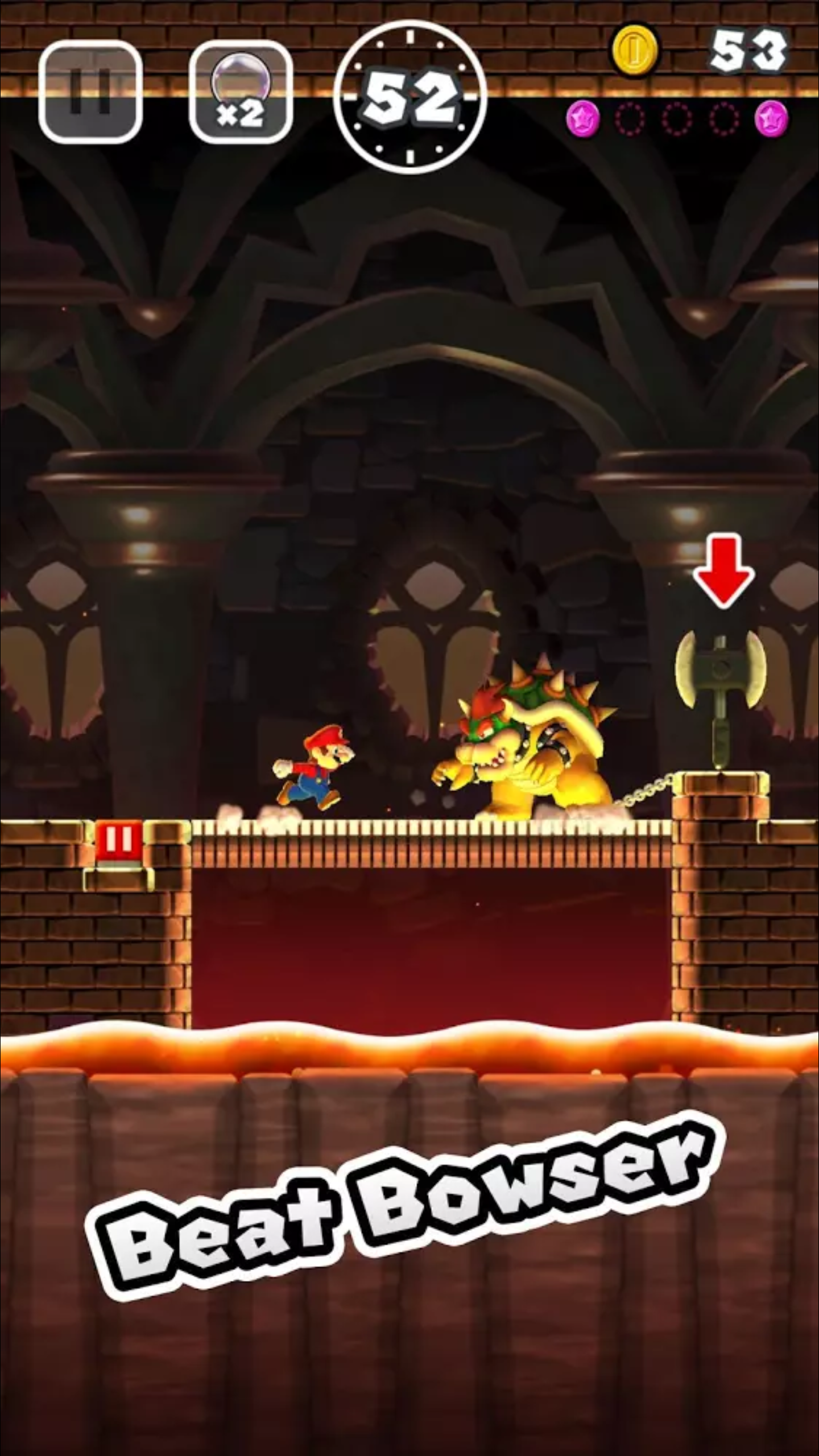Pause the game with the pause button
This screenshot has height=1456, width=819.
(x=90, y=92)
